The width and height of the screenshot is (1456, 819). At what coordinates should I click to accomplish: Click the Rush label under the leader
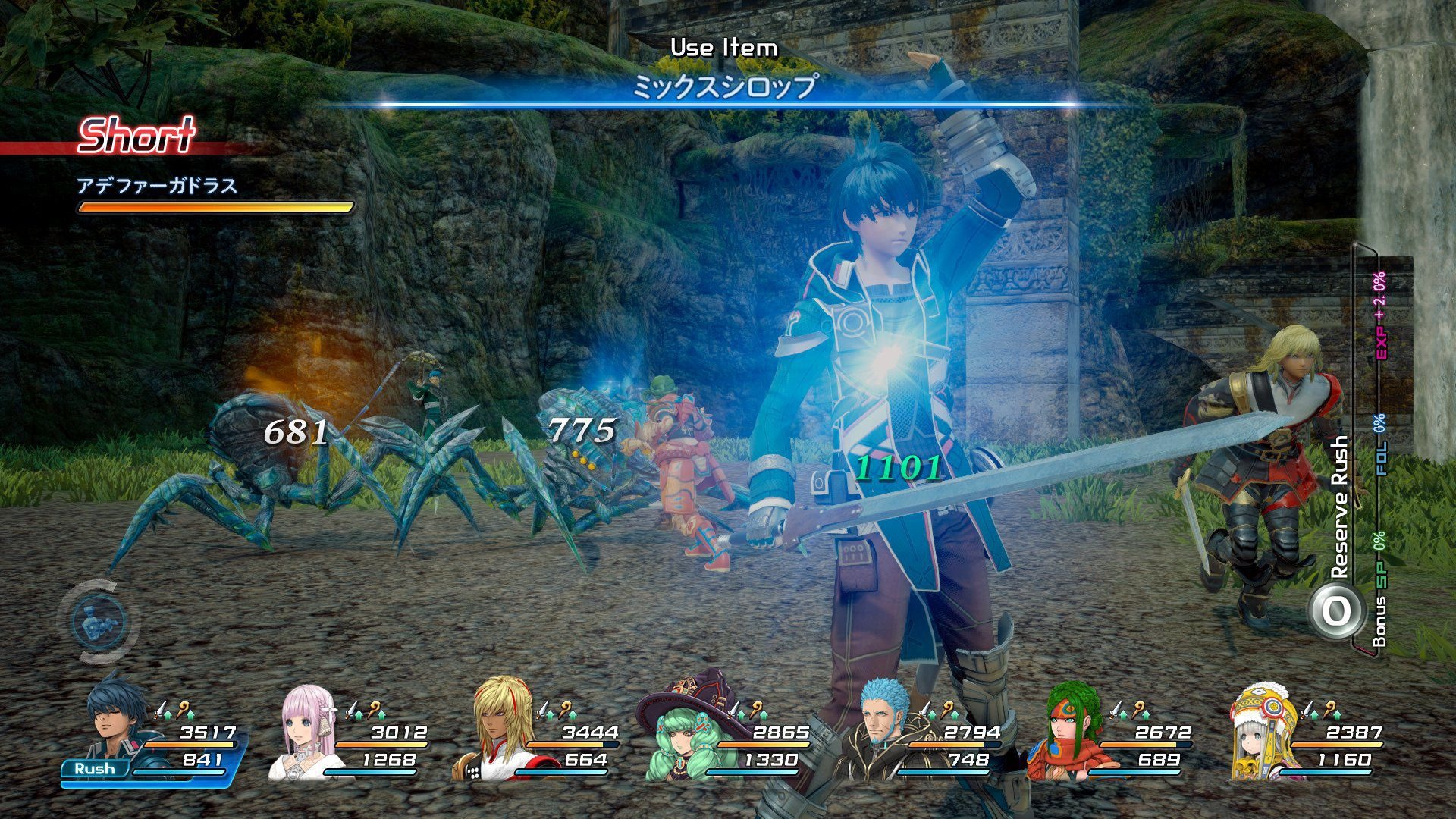(95, 769)
